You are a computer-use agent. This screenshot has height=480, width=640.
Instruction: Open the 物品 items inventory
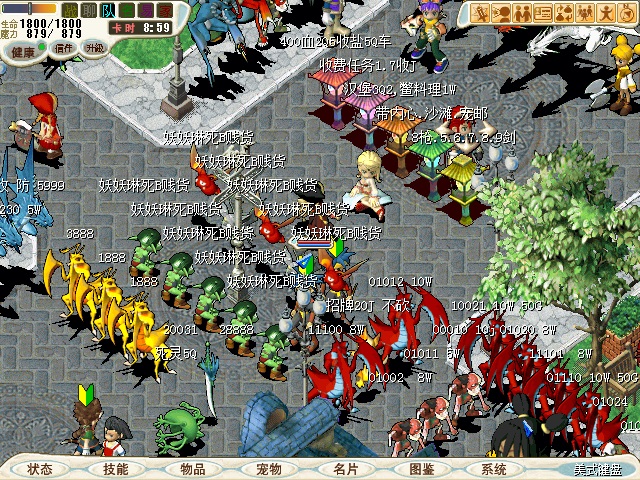192,469
